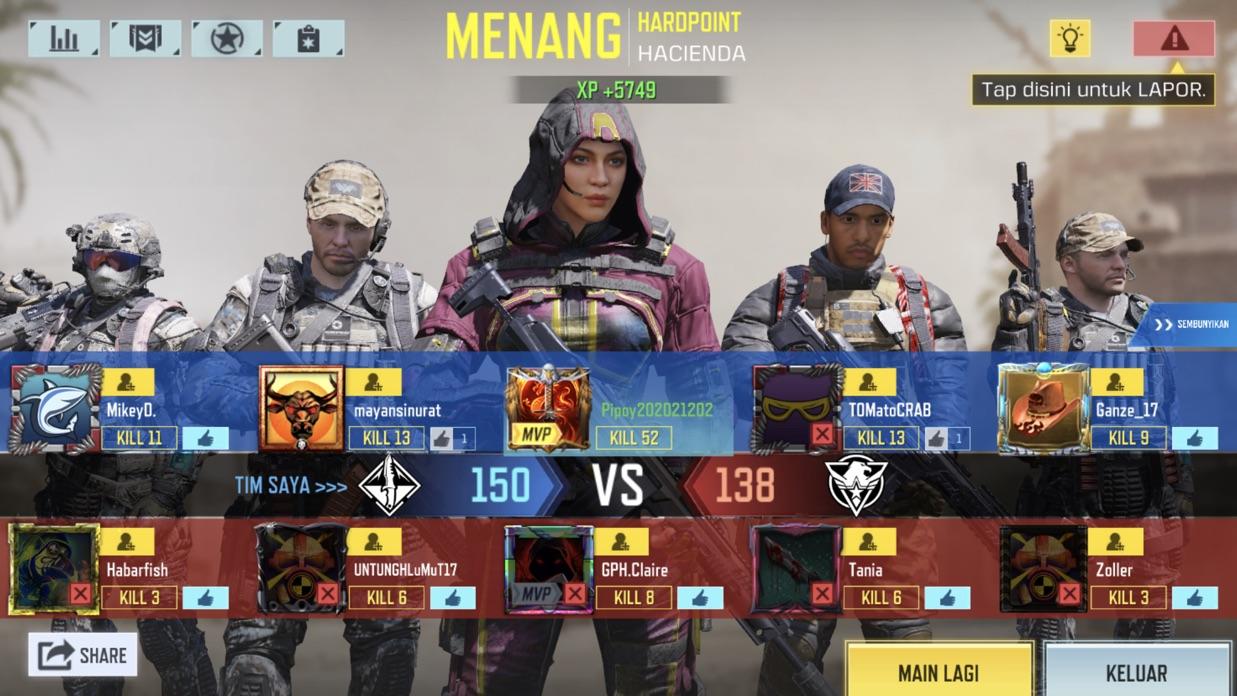Exit with the KELUAR button
The height and width of the screenshot is (696, 1237).
(x=1137, y=671)
